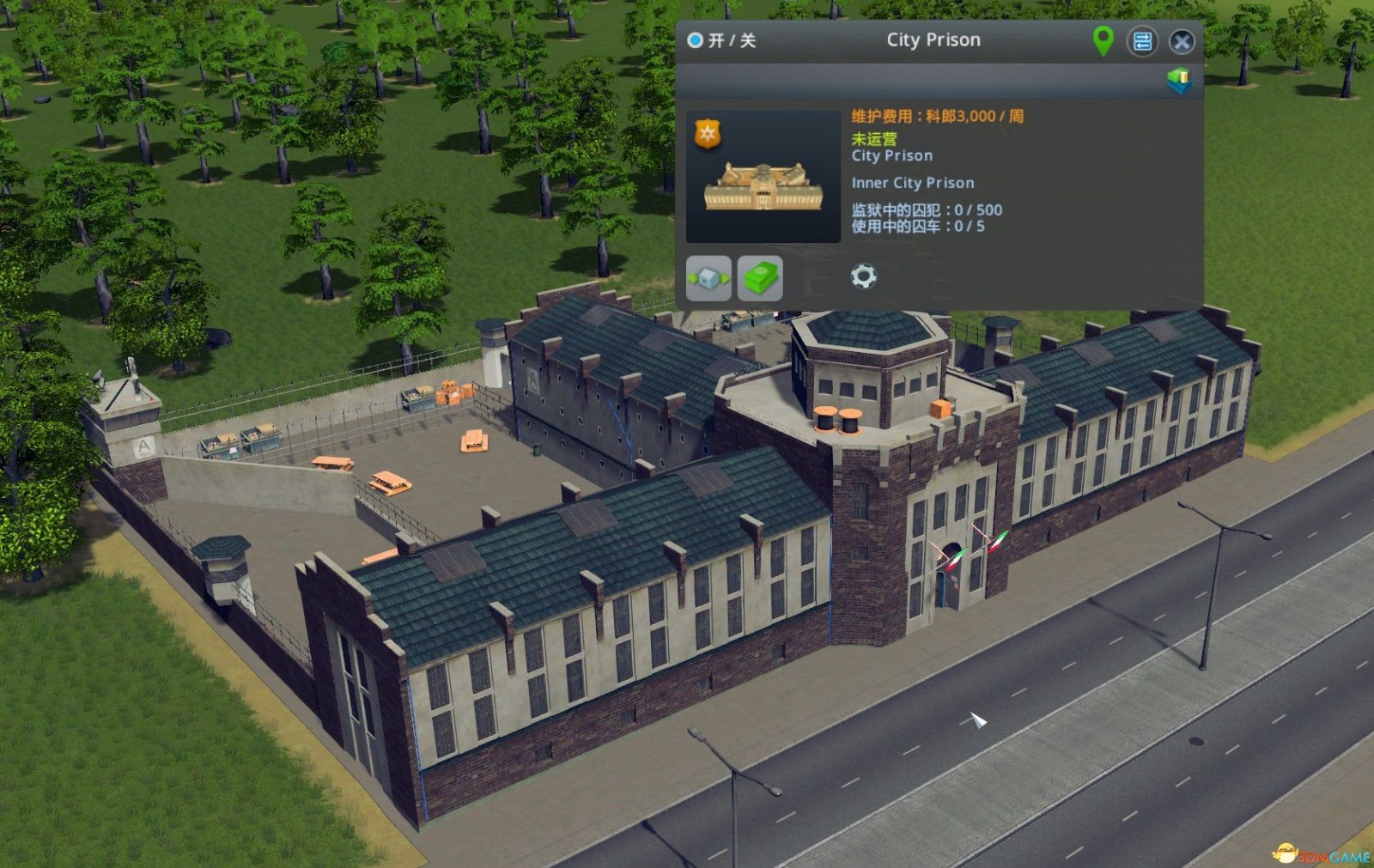Screen dimensions: 1374x868
Task: Click the green and blue layered cube icon
Action: pos(1179,81)
